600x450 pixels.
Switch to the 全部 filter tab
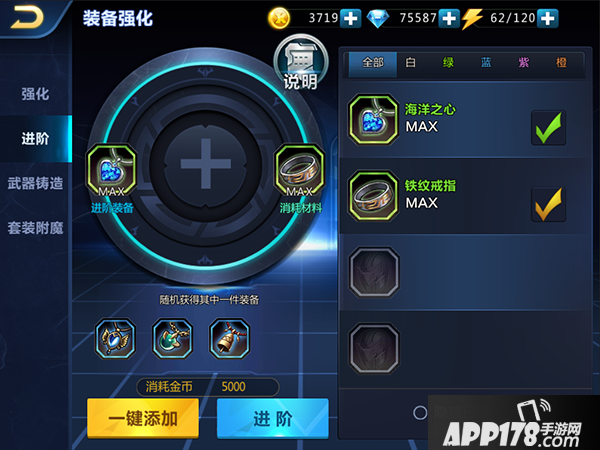[x=372, y=62]
